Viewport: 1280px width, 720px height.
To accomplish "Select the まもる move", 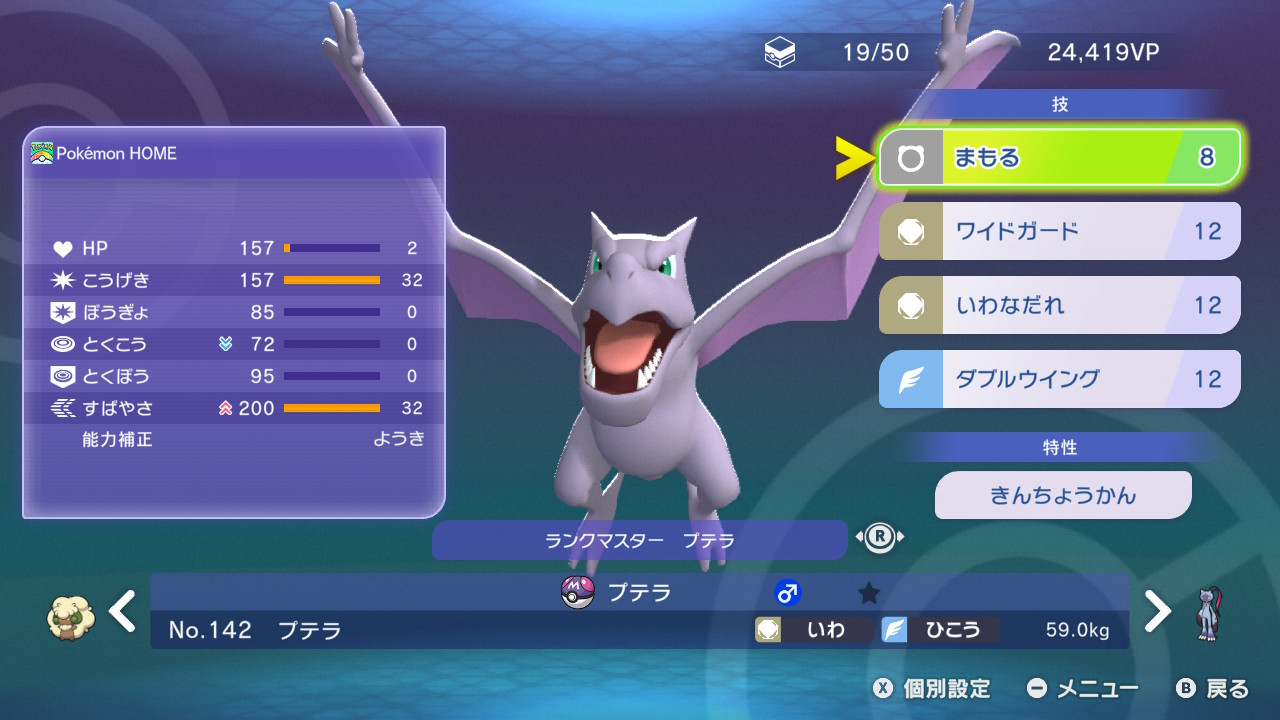I will click(1059, 158).
